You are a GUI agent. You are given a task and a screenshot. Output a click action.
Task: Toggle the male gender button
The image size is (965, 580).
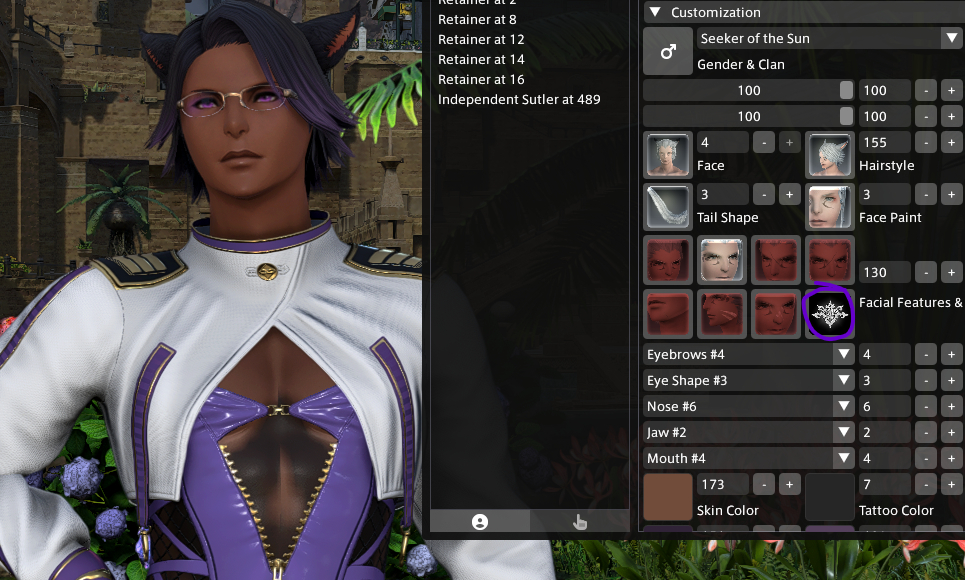coord(668,51)
